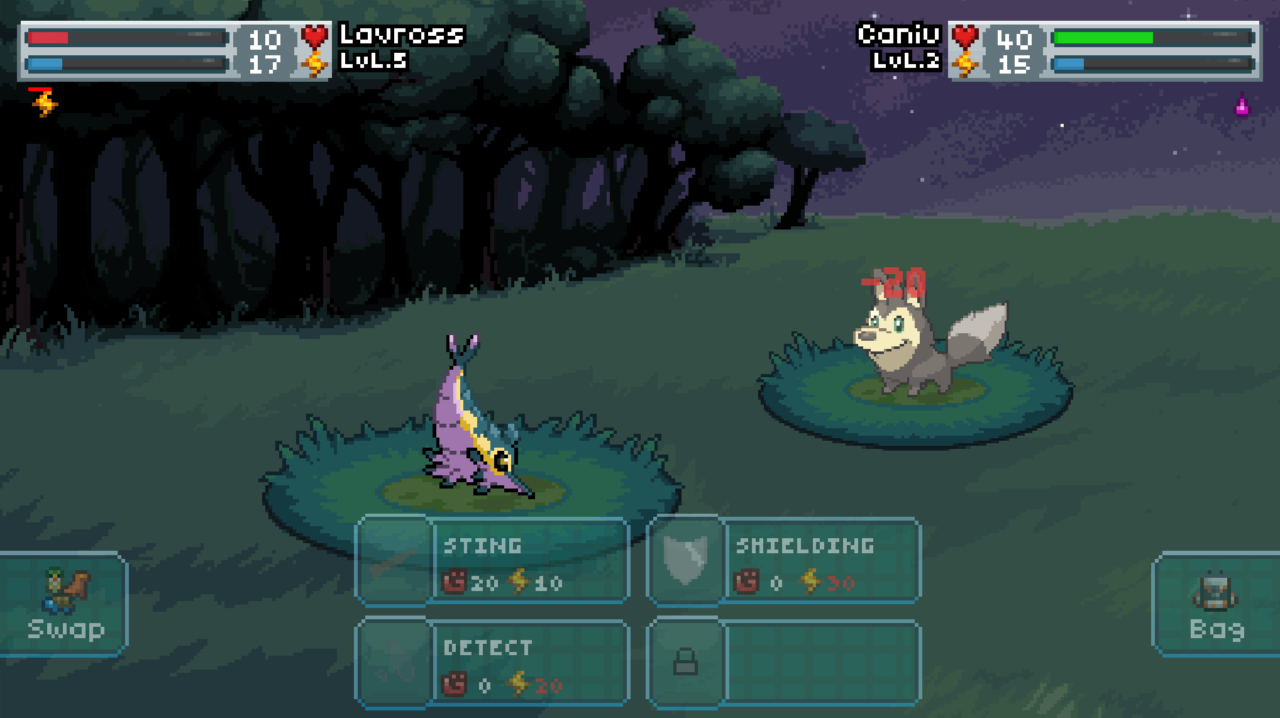Open the Bag inventory
This screenshot has height=718, width=1280.
click(1216, 605)
